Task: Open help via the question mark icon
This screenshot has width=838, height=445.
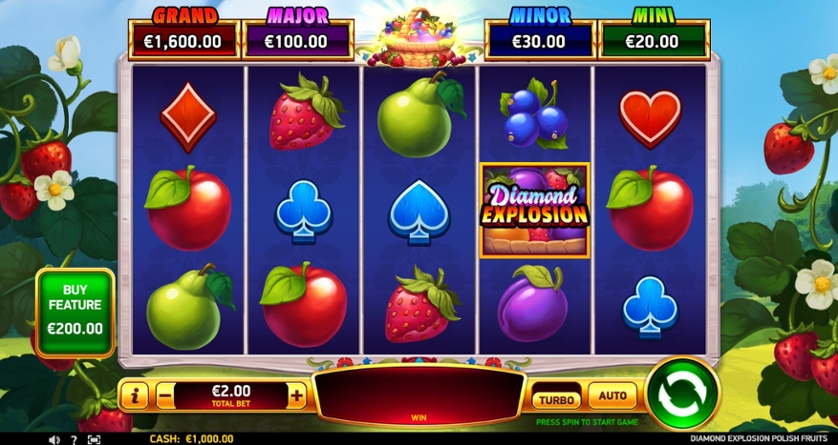Action: [x=74, y=439]
